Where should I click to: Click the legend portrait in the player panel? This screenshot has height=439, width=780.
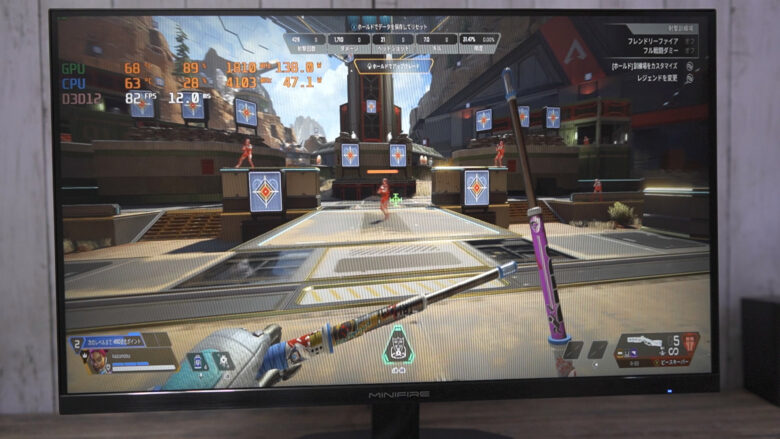pos(99,360)
